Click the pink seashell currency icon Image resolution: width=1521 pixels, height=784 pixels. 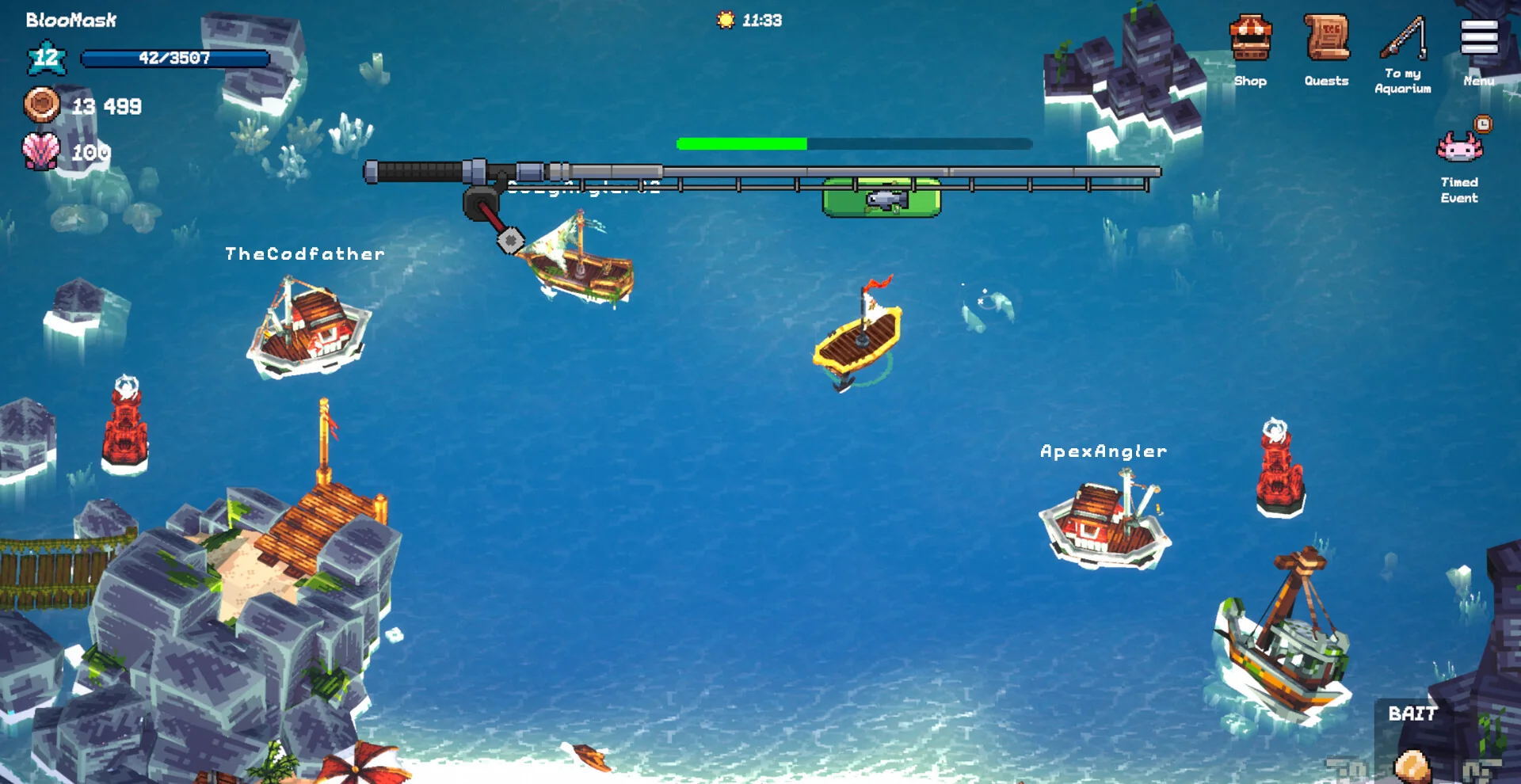[41, 150]
